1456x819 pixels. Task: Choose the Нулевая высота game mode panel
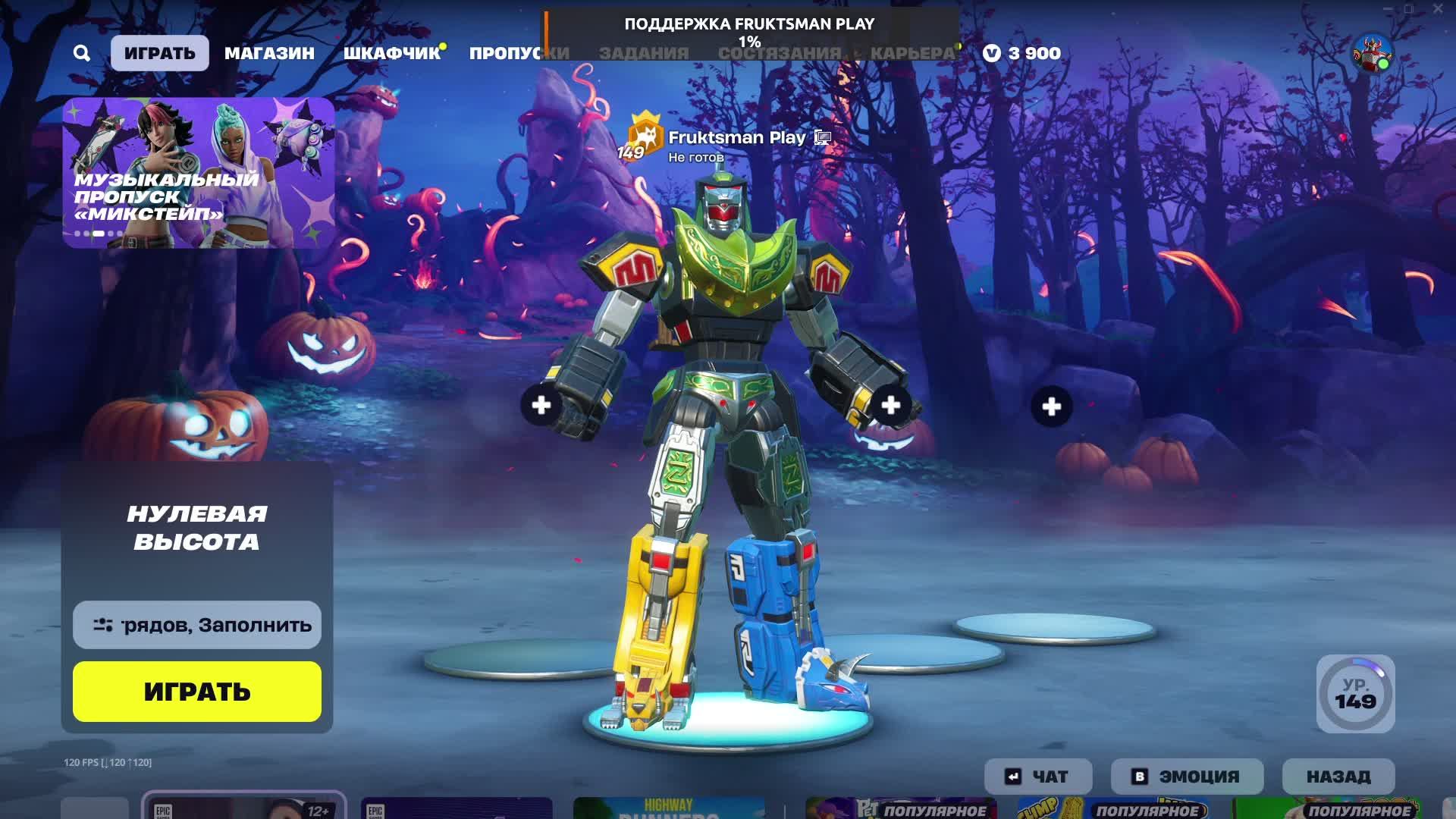pyautogui.click(x=197, y=528)
